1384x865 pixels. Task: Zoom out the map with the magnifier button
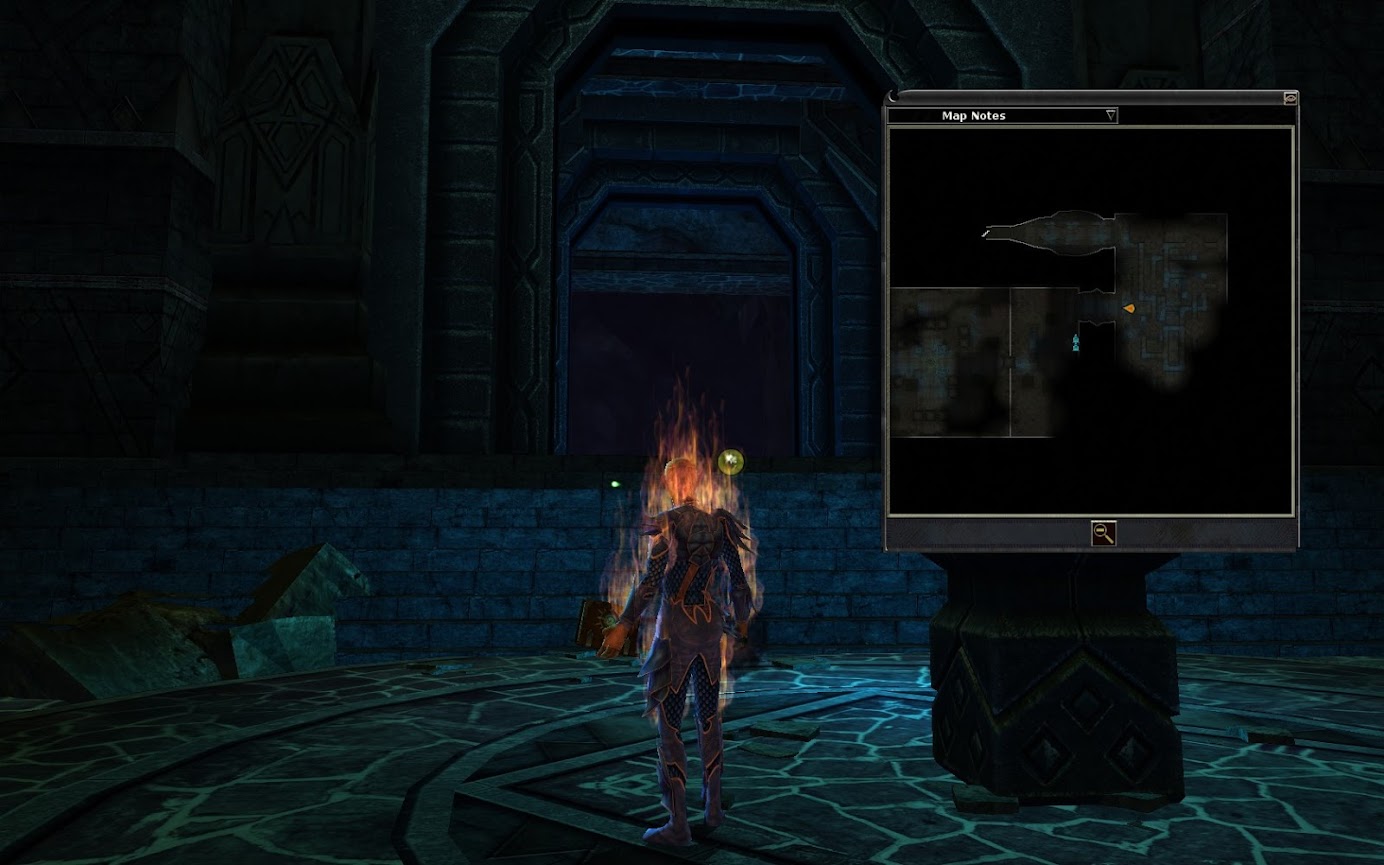[1103, 533]
